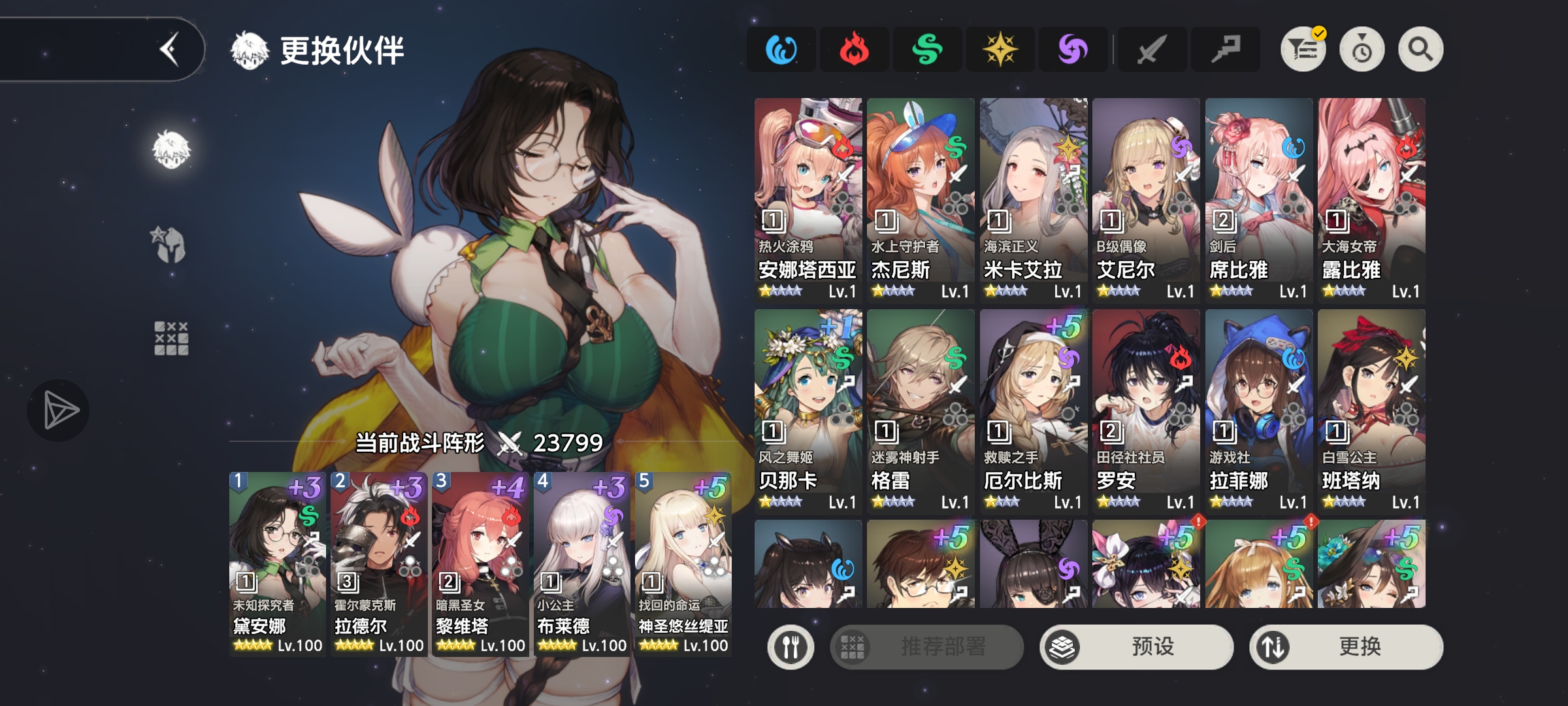Filter partners by purple dark element
This screenshot has height=706, width=1568.
click(1073, 50)
